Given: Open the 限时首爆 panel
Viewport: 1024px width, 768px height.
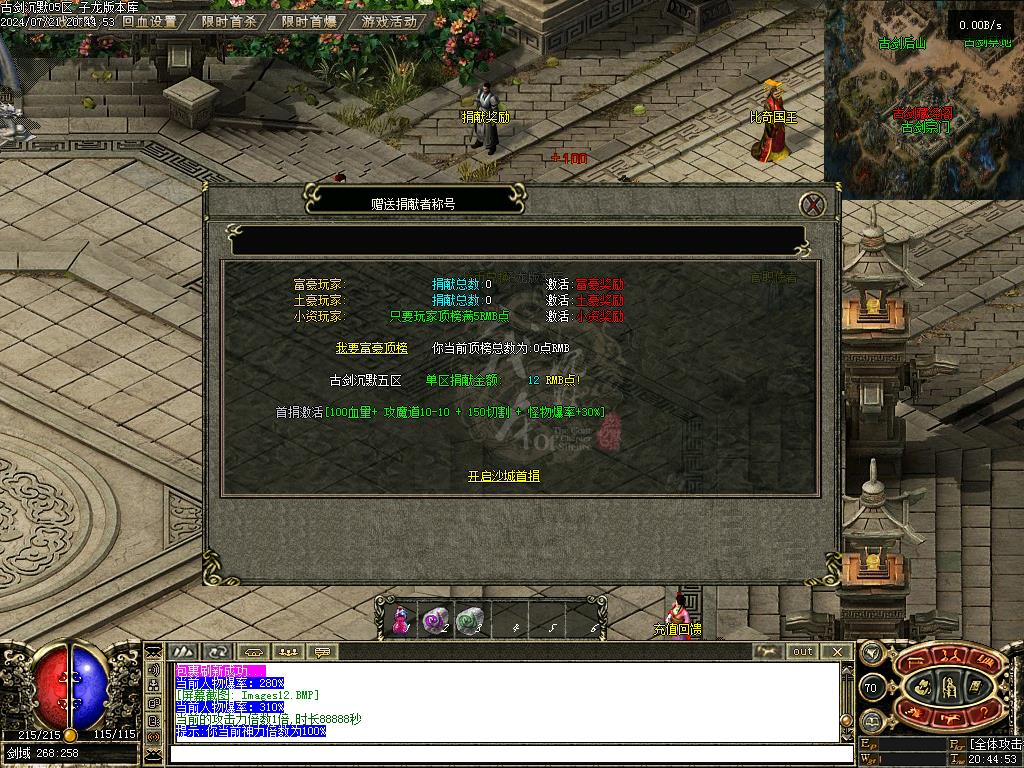Looking at the screenshot, I should (309, 21).
